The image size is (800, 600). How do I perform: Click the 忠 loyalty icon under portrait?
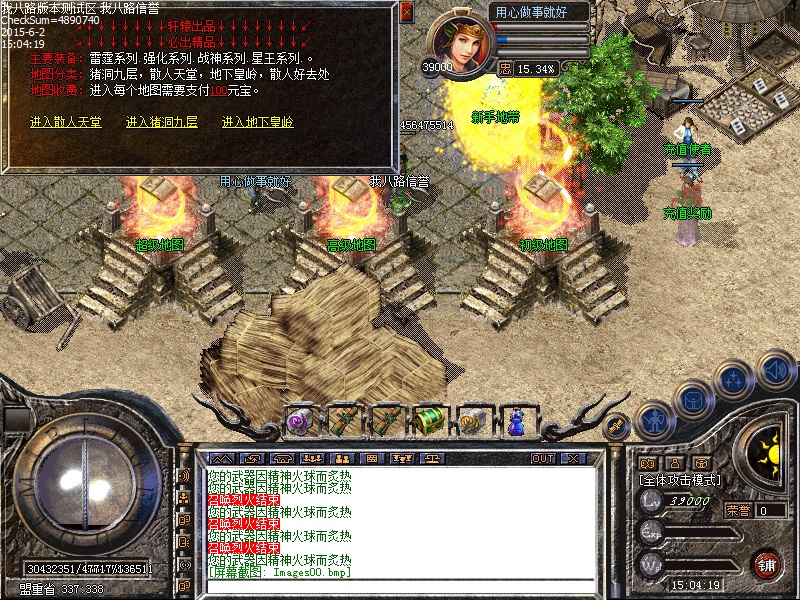(x=506, y=69)
